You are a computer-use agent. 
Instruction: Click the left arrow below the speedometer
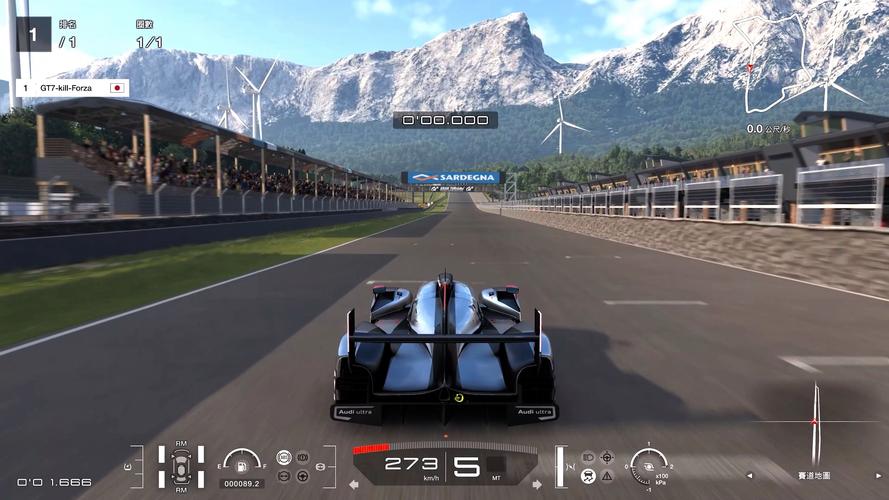(353, 485)
